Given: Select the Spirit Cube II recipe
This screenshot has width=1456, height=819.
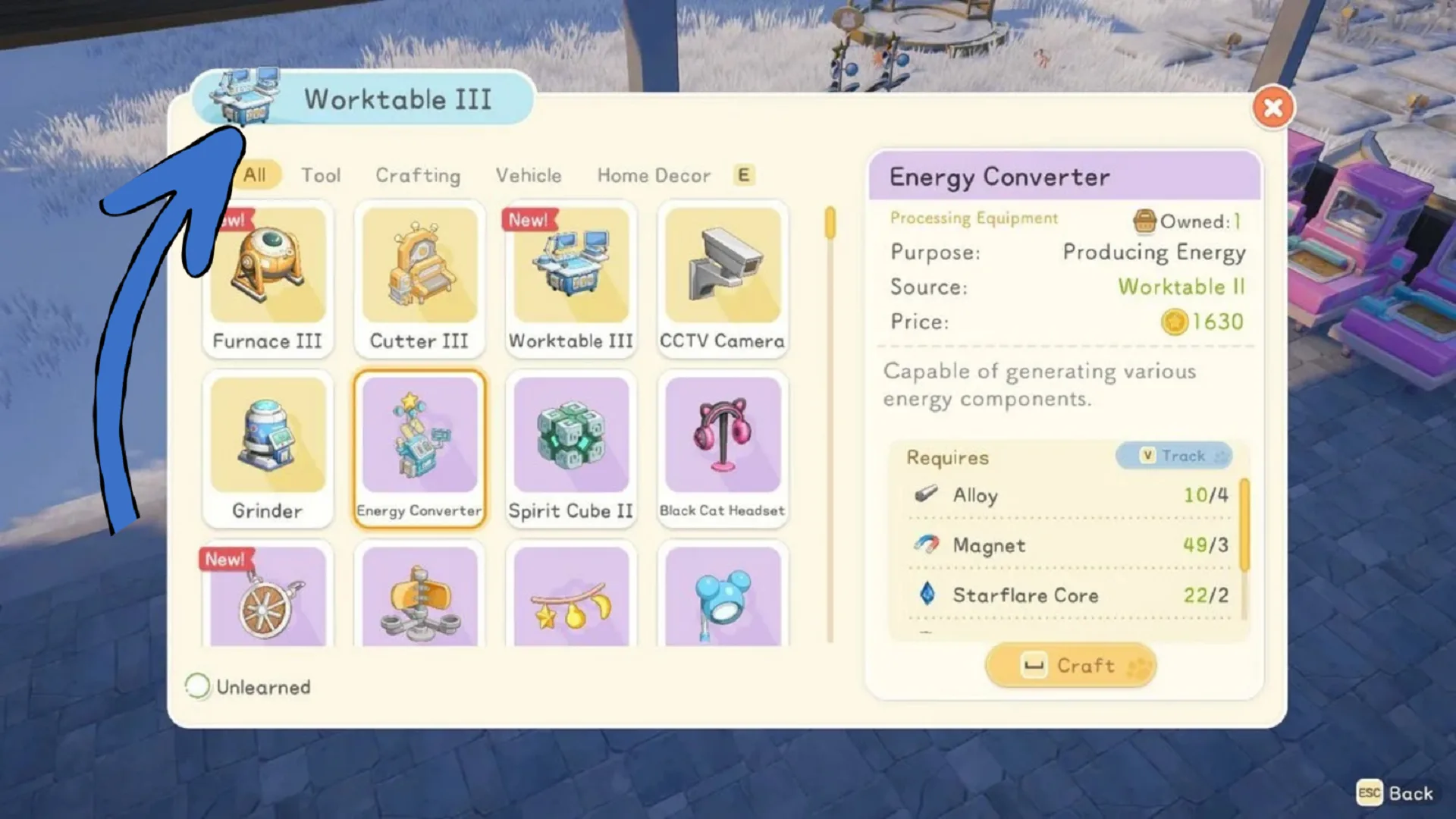Looking at the screenshot, I should (x=571, y=448).
